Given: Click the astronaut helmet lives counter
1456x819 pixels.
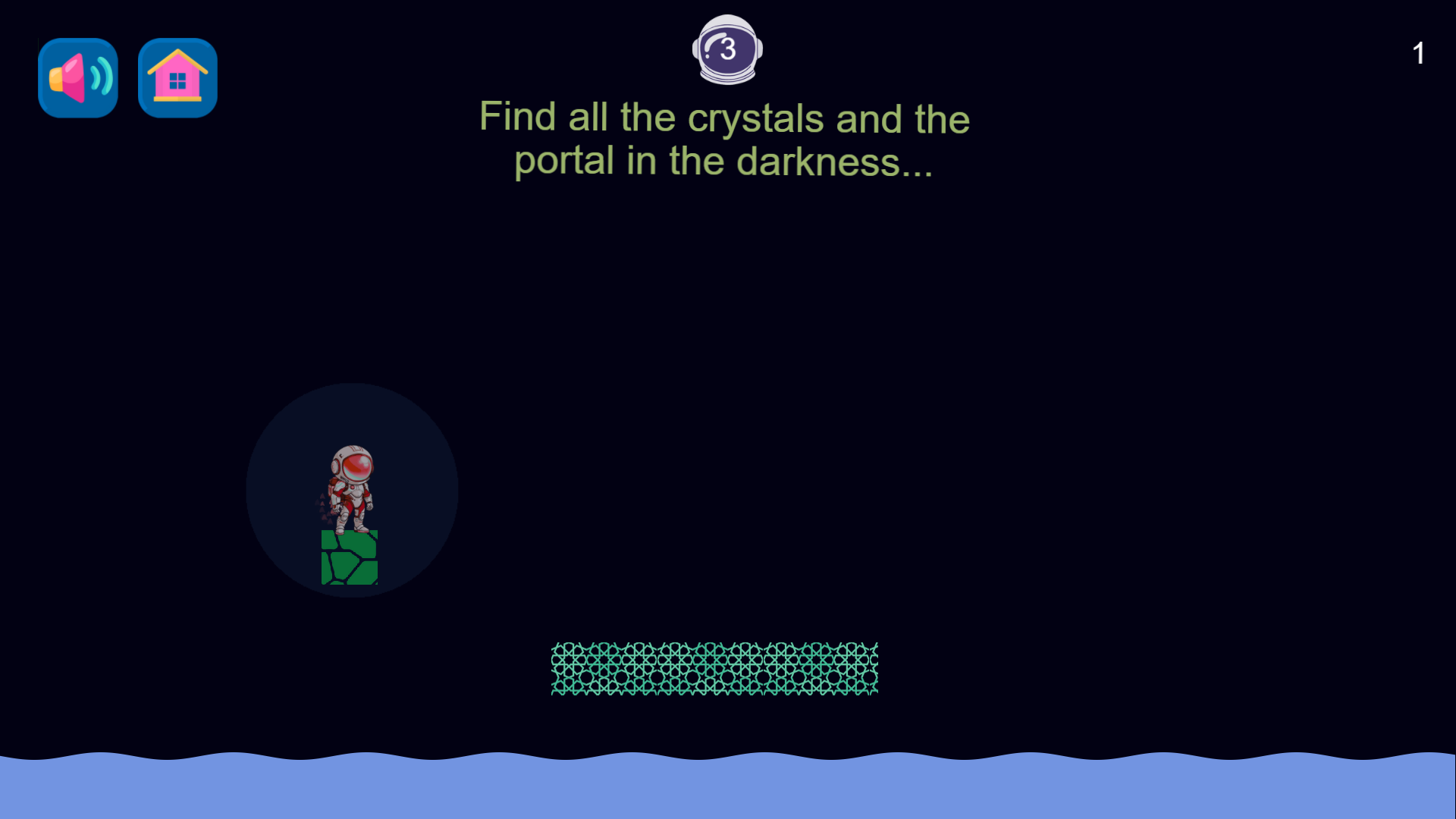Looking at the screenshot, I should pyautogui.click(x=727, y=49).
